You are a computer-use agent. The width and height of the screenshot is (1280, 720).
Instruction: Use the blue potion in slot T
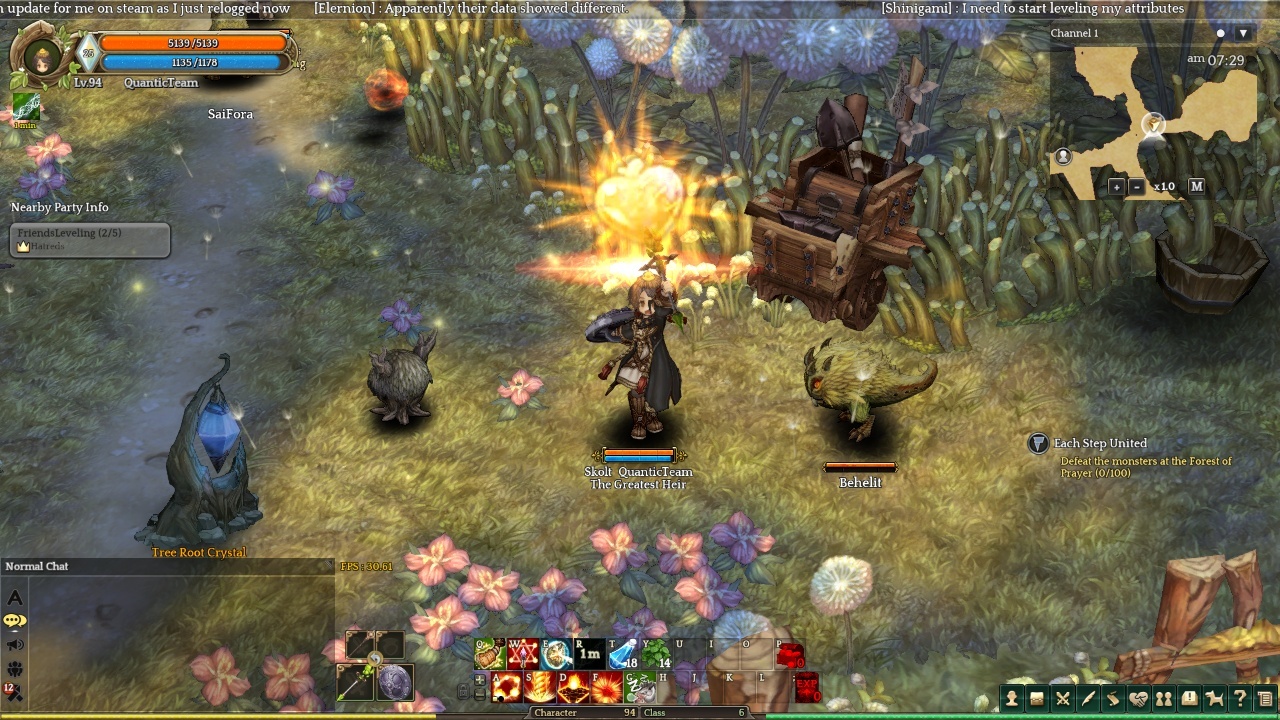623,655
